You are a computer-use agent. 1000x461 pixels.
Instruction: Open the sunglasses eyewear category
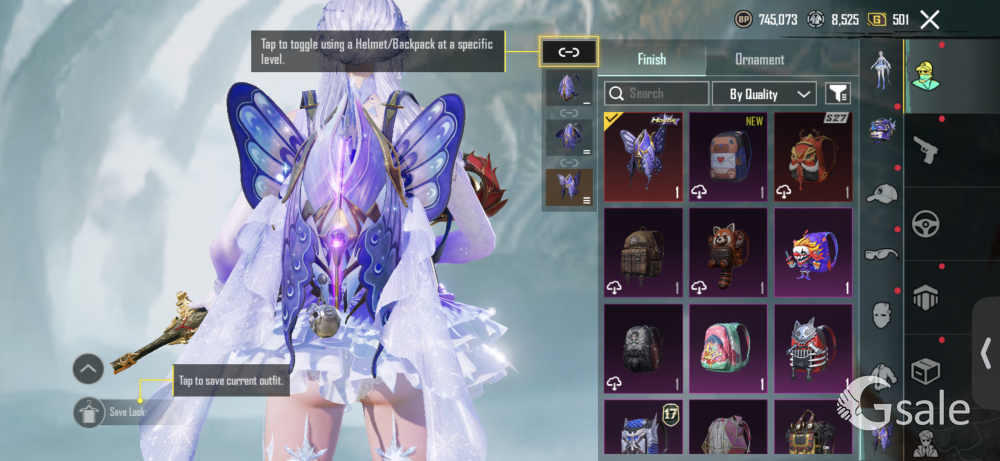tap(881, 254)
